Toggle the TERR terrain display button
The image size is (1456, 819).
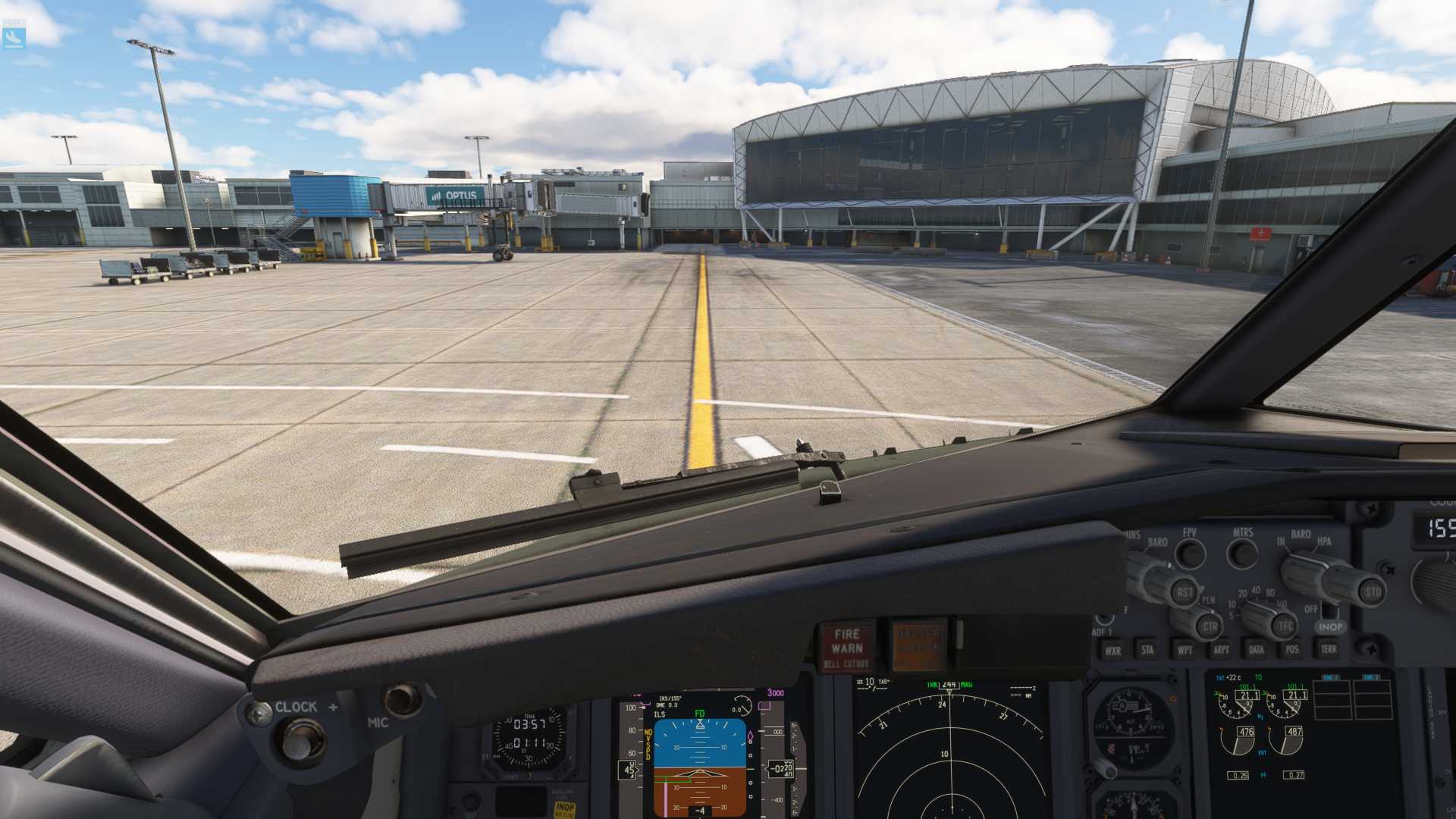point(1329,649)
